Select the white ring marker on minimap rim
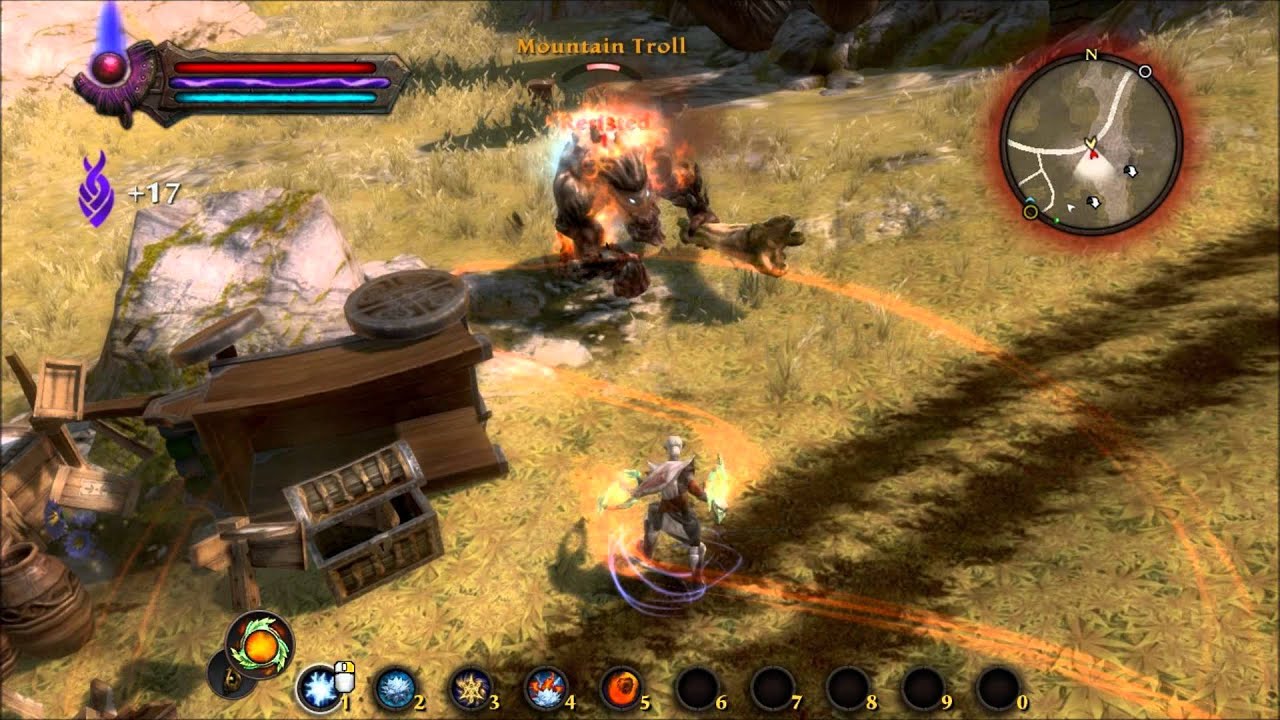The height and width of the screenshot is (720, 1280). 1145,72
